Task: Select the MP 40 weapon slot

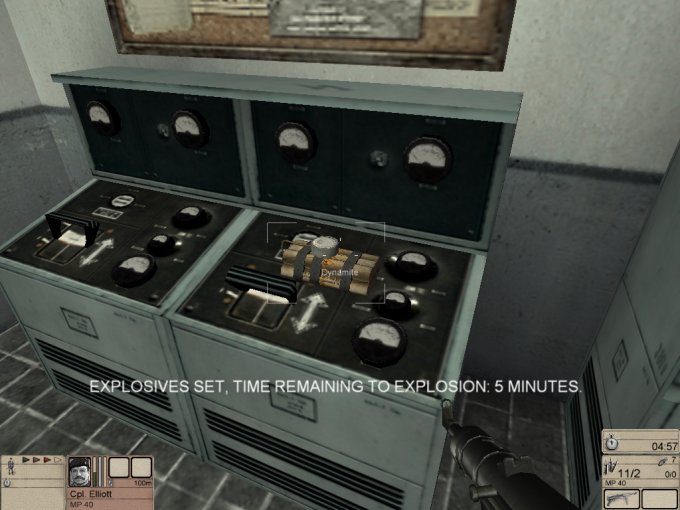Action: 619,498
